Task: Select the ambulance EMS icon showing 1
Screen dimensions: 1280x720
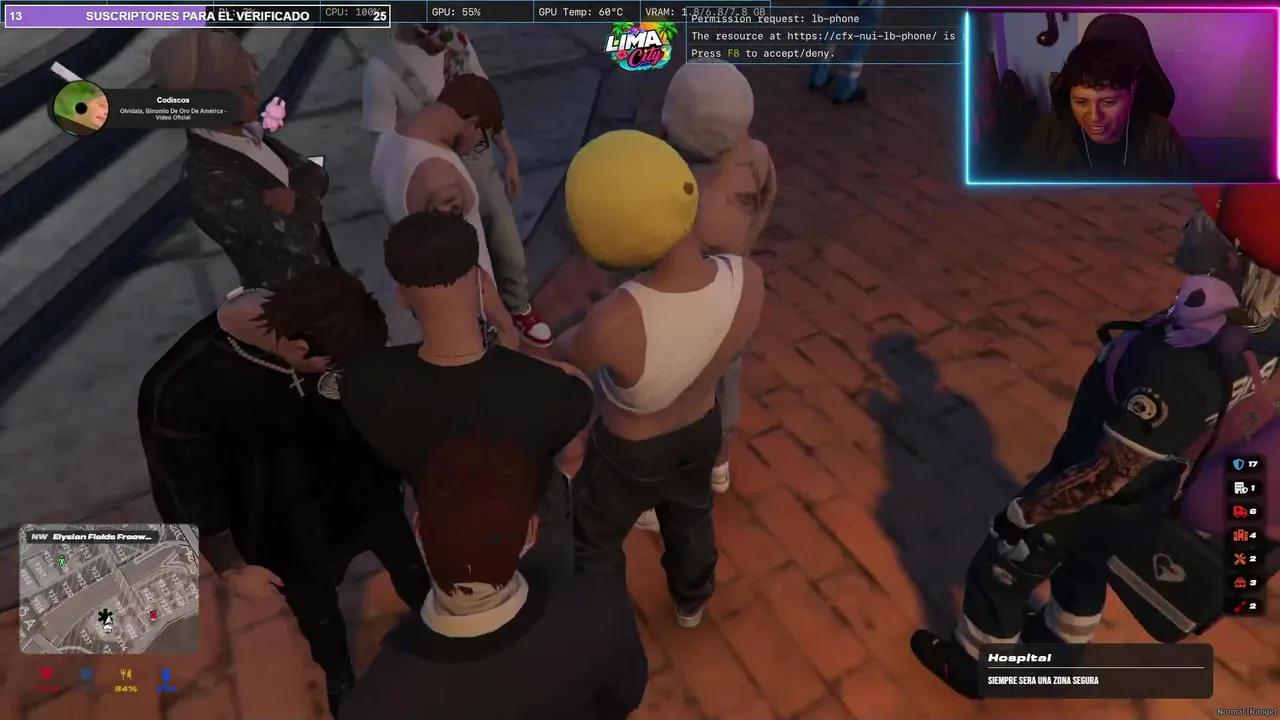Action: pyautogui.click(x=1238, y=487)
